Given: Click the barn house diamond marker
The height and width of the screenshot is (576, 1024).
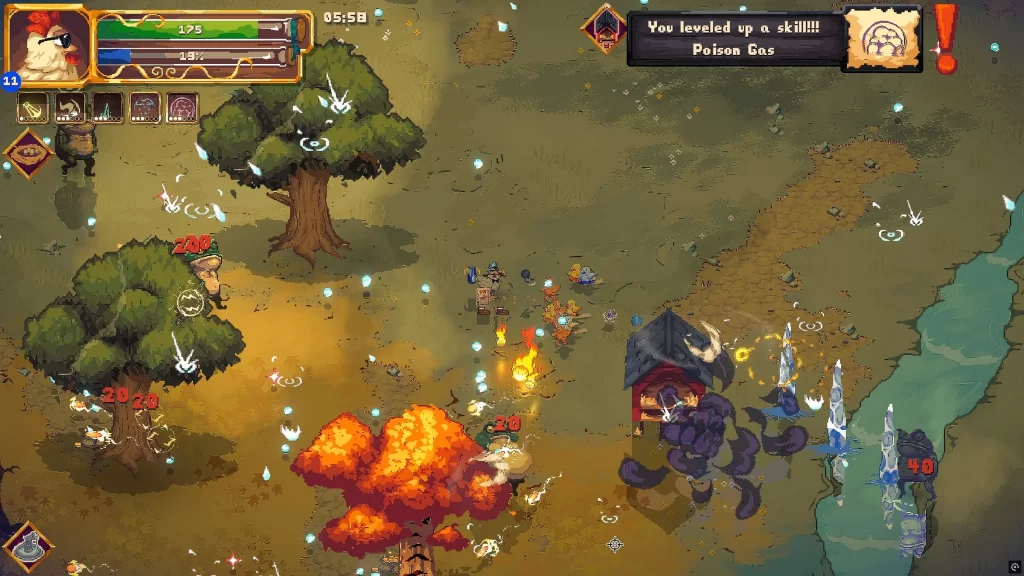Looking at the screenshot, I should [x=605, y=28].
